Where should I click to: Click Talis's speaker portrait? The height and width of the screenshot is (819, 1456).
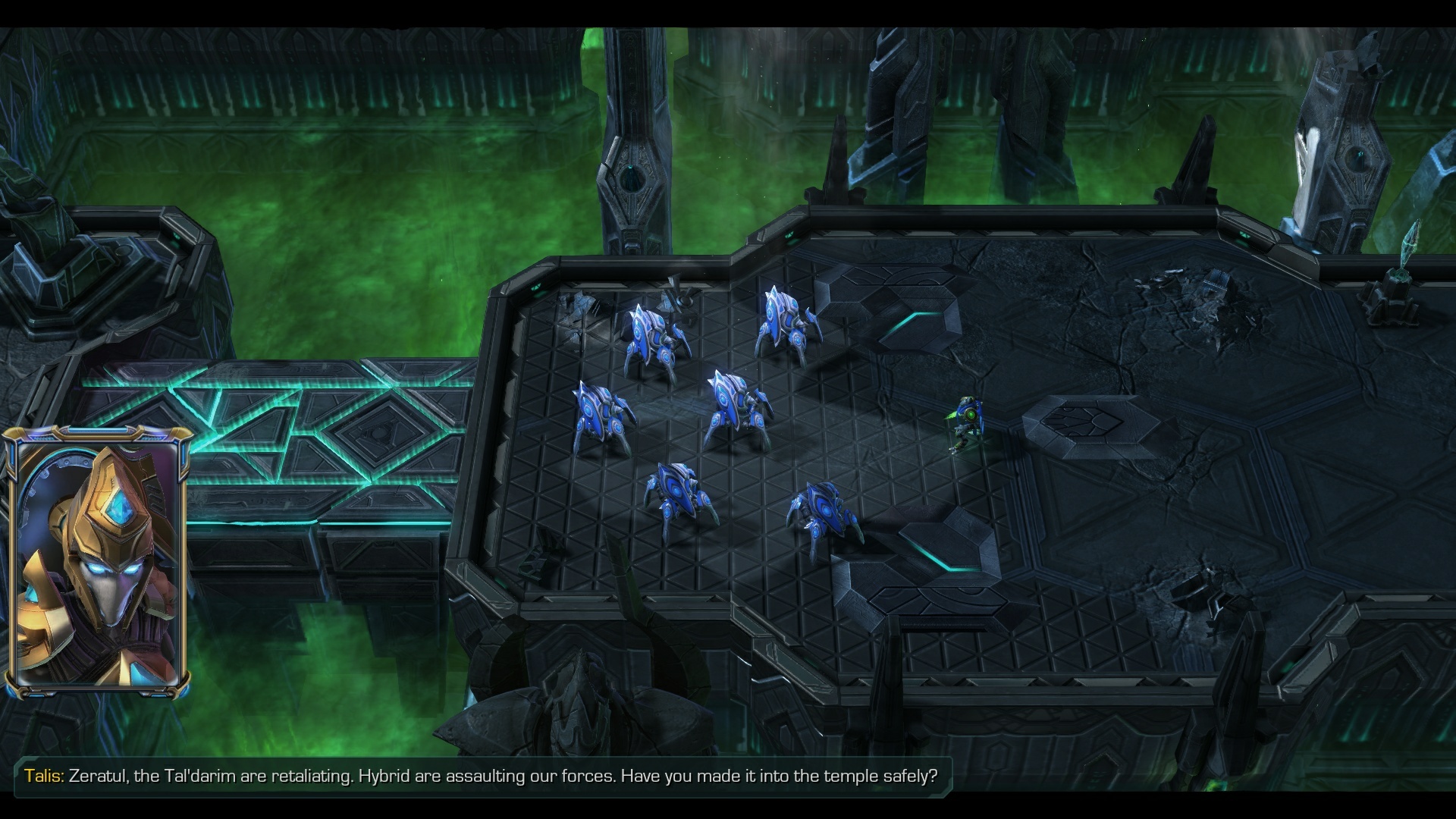97,563
